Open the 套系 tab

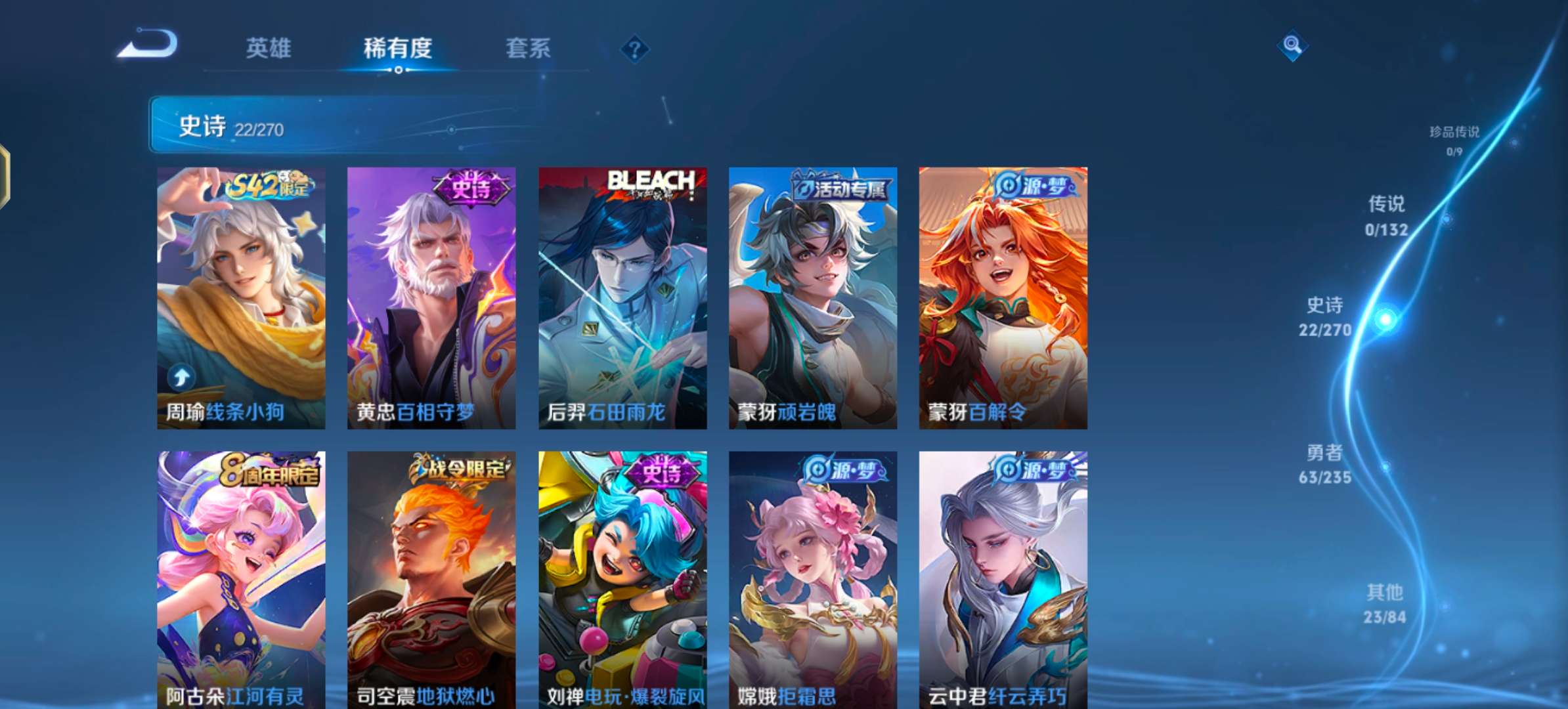pyautogui.click(x=528, y=48)
